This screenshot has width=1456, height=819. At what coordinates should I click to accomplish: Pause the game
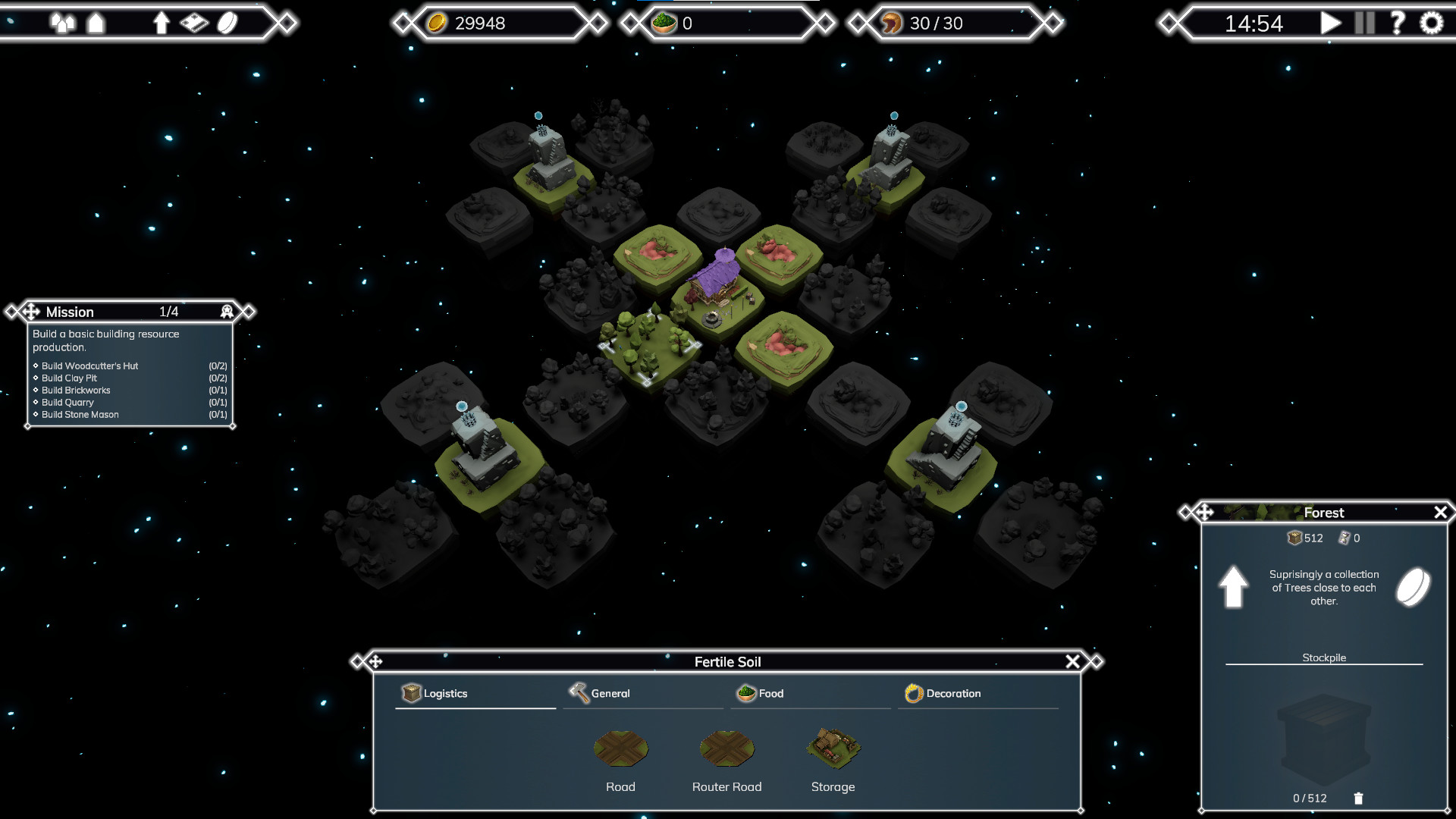(x=1363, y=24)
